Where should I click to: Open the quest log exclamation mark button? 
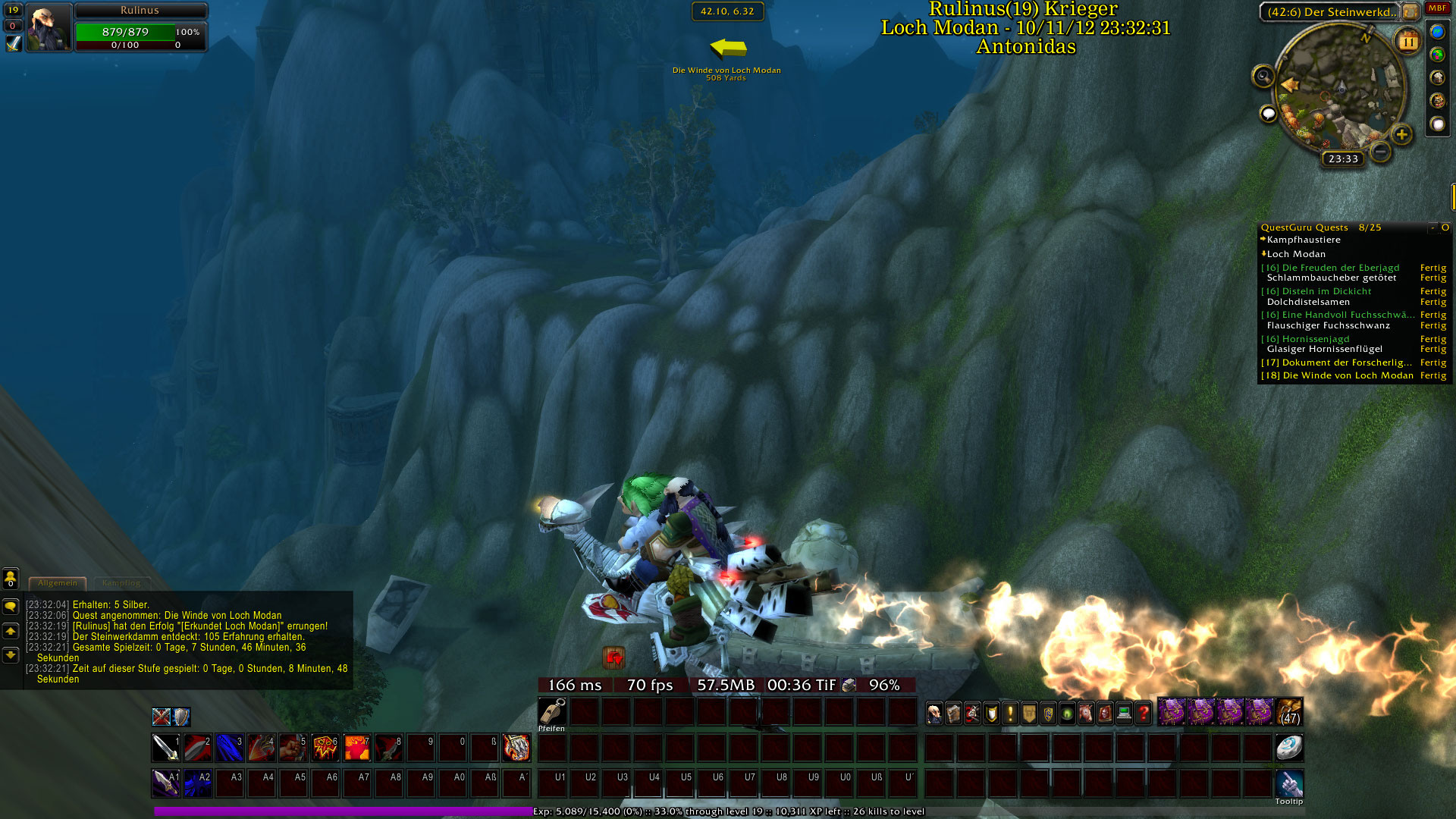[1010, 713]
